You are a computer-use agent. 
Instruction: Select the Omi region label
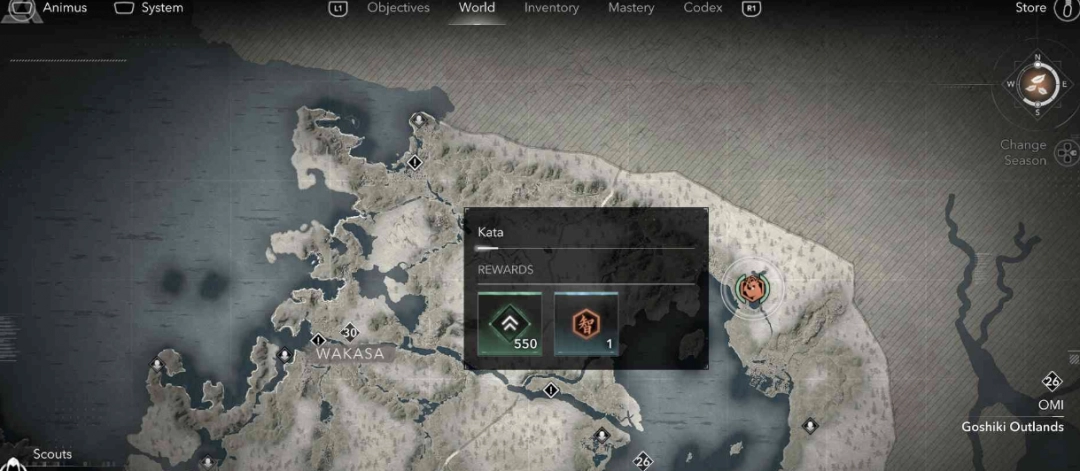tap(1050, 405)
